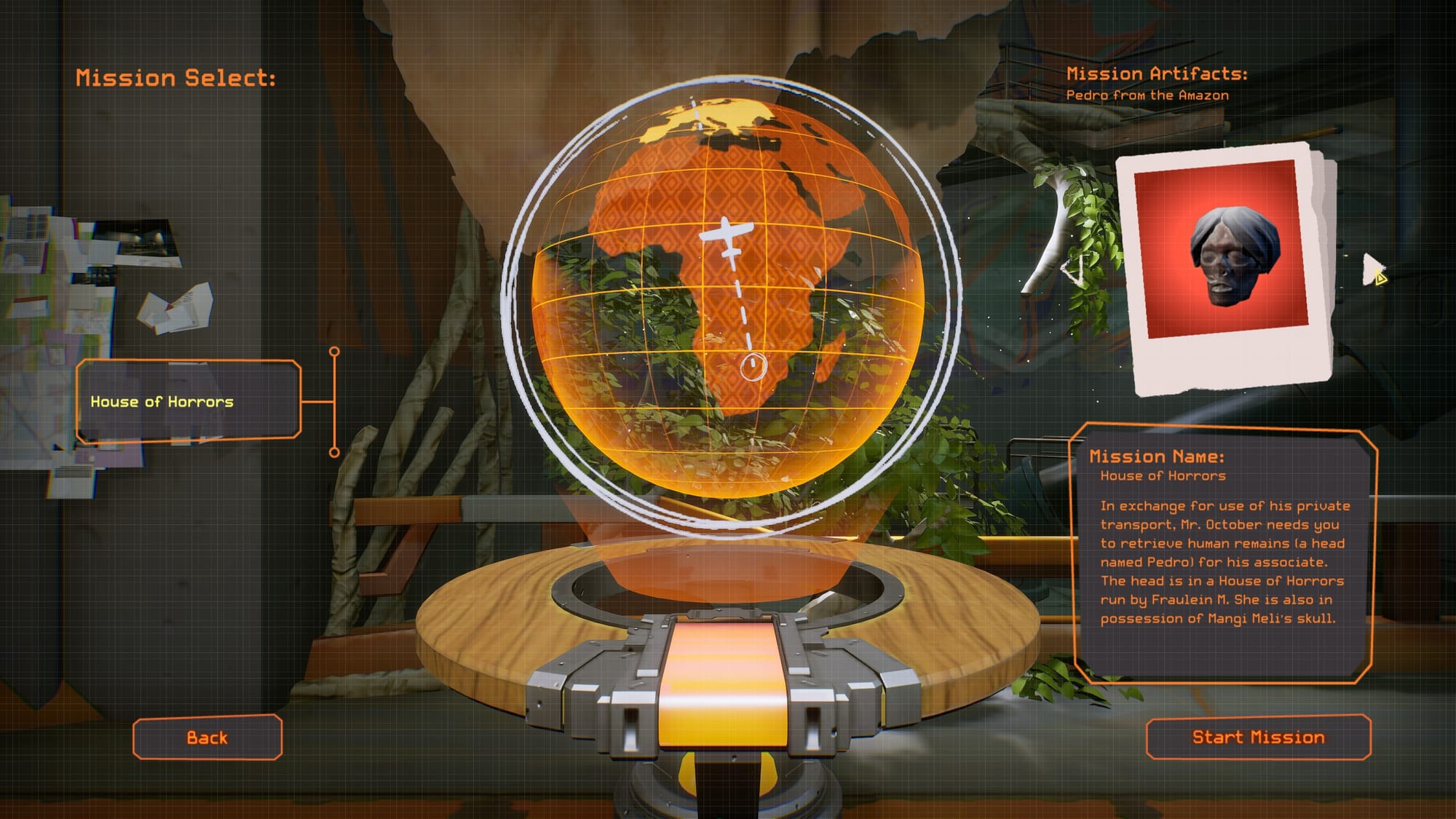This screenshot has width=1456, height=819.
Task: Click the mission location marker on globe
Action: pos(753,366)
